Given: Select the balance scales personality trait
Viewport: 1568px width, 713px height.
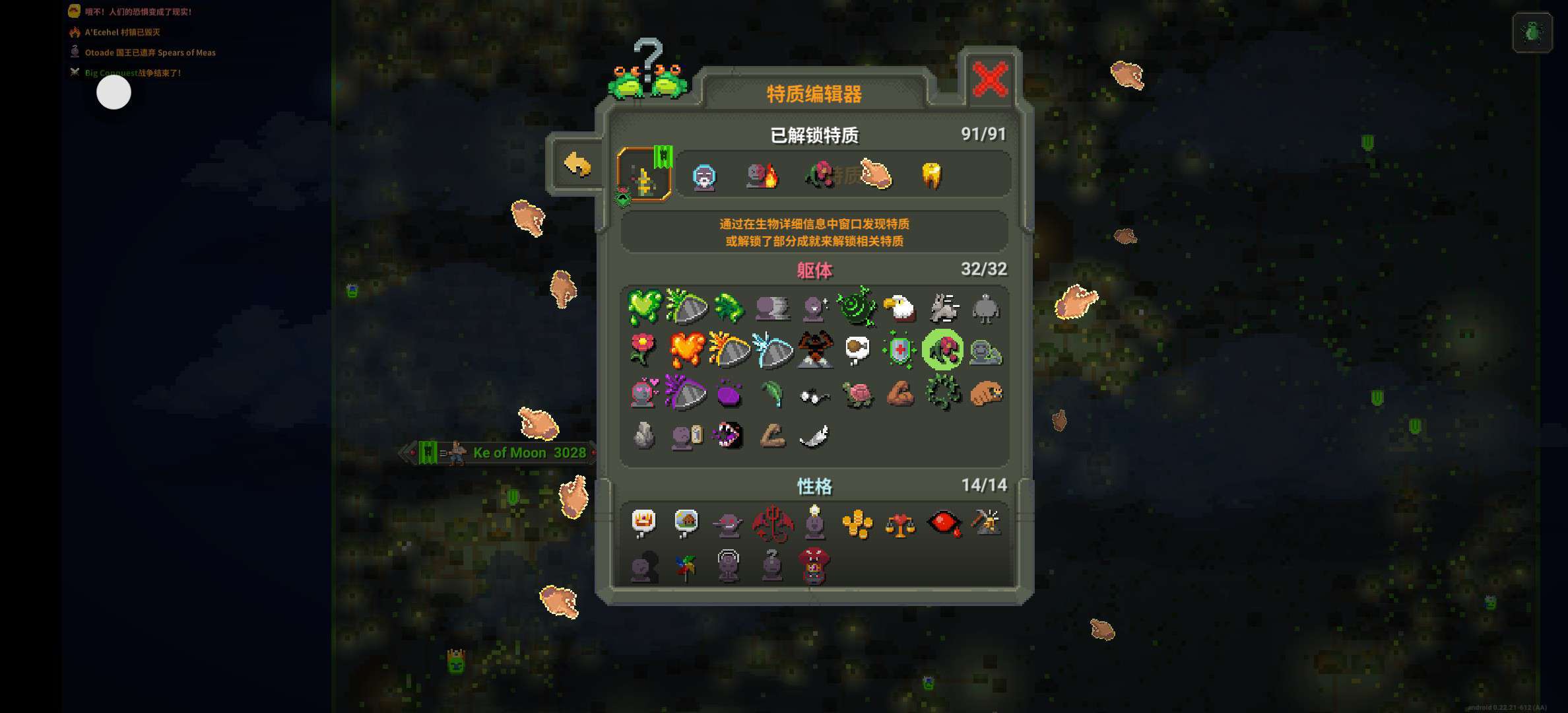Looking at the screenshot, I should [x=899, y=524].
